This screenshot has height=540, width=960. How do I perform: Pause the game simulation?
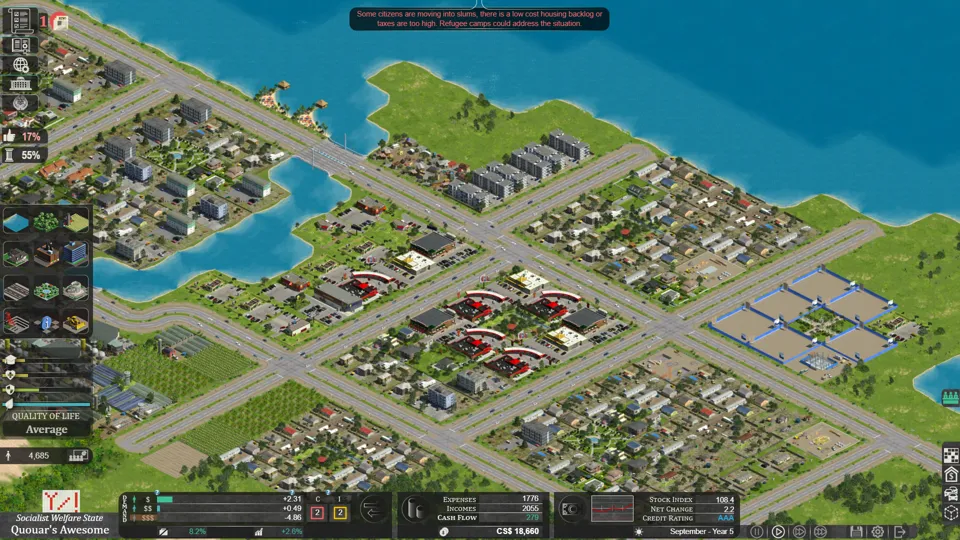pos(757,532)
